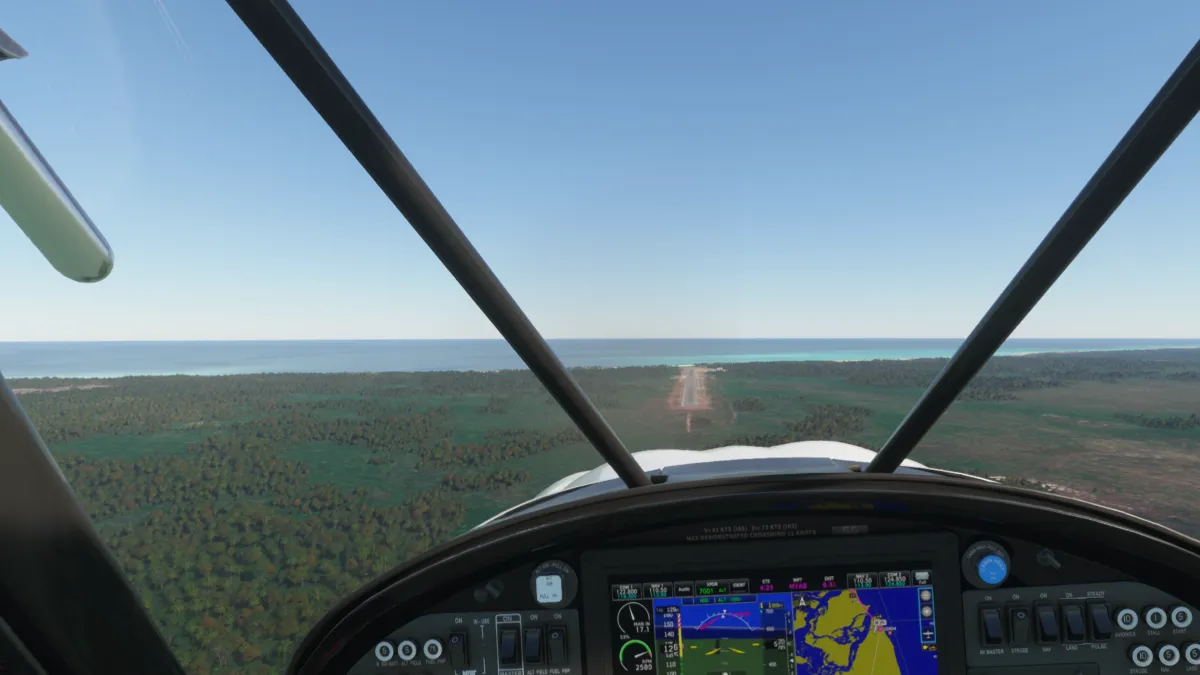This screenshot has height=675, width=1200.
Task: Toggle the ALT FIELD switch
Action: coord(533,645)
